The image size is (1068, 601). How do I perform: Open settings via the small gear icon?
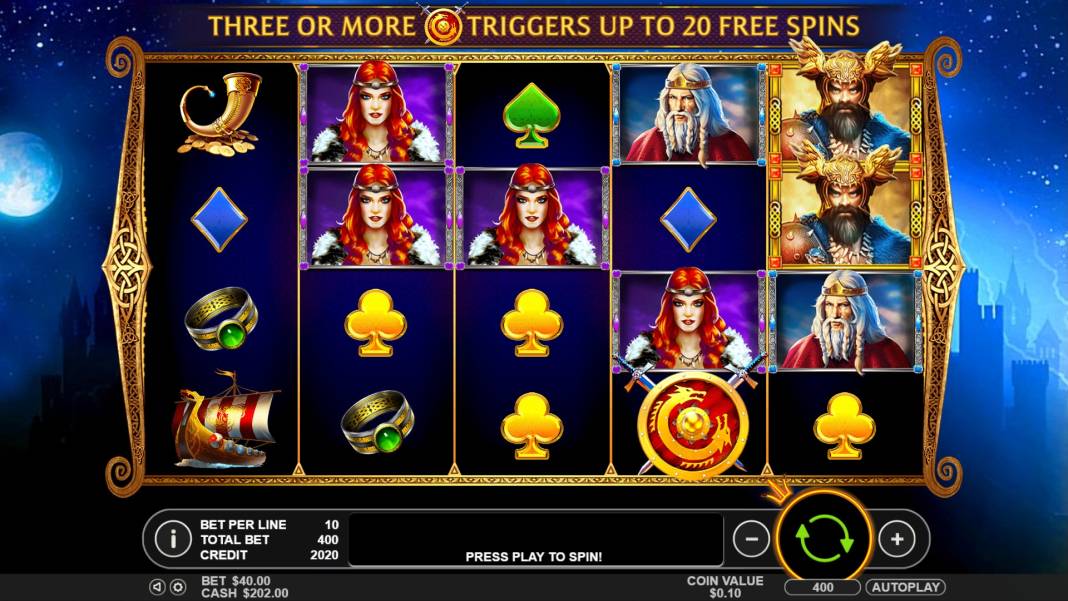point(178,587)
